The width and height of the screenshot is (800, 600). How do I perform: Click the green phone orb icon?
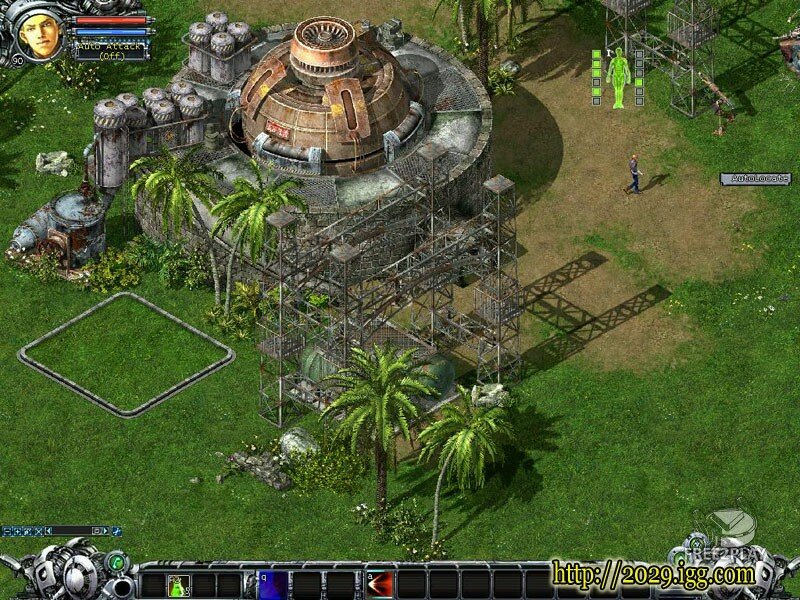pos(115,563)
